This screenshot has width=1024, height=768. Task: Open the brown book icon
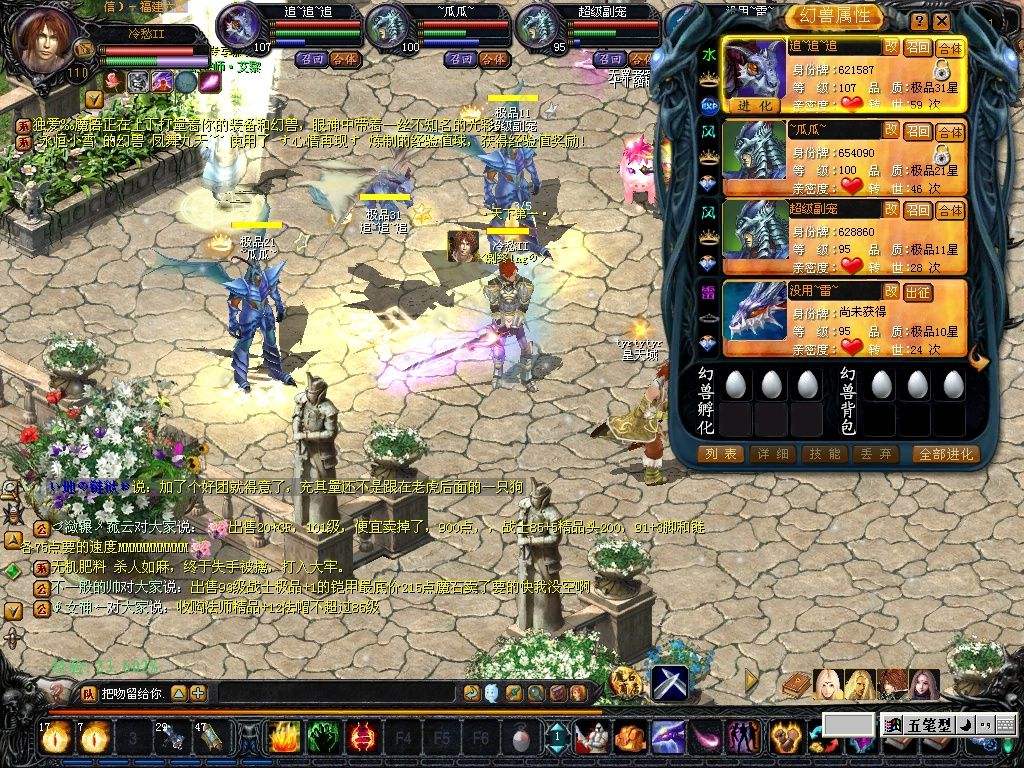(x=797, y=684)
